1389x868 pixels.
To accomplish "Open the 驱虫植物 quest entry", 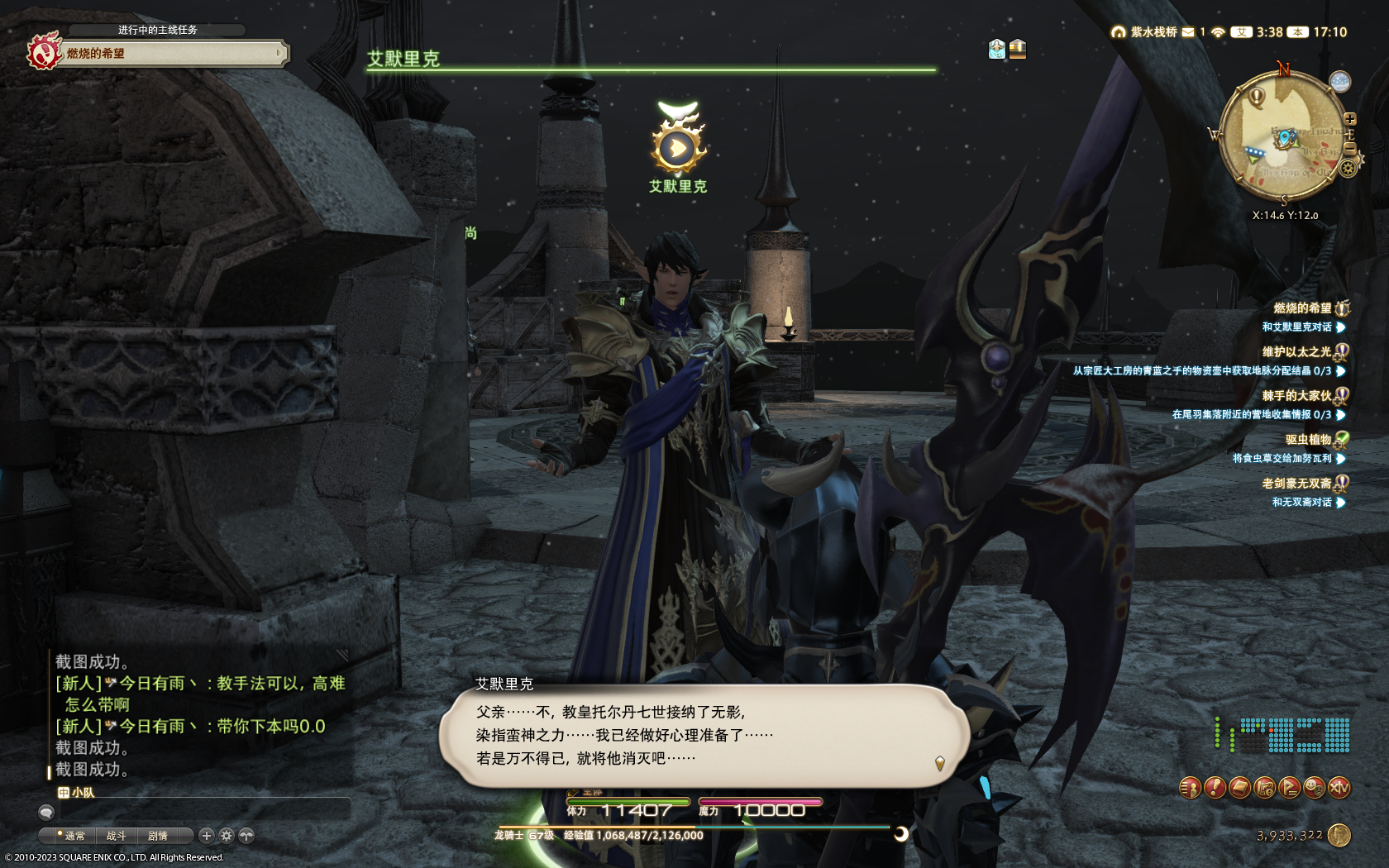I will [1308, 439].
